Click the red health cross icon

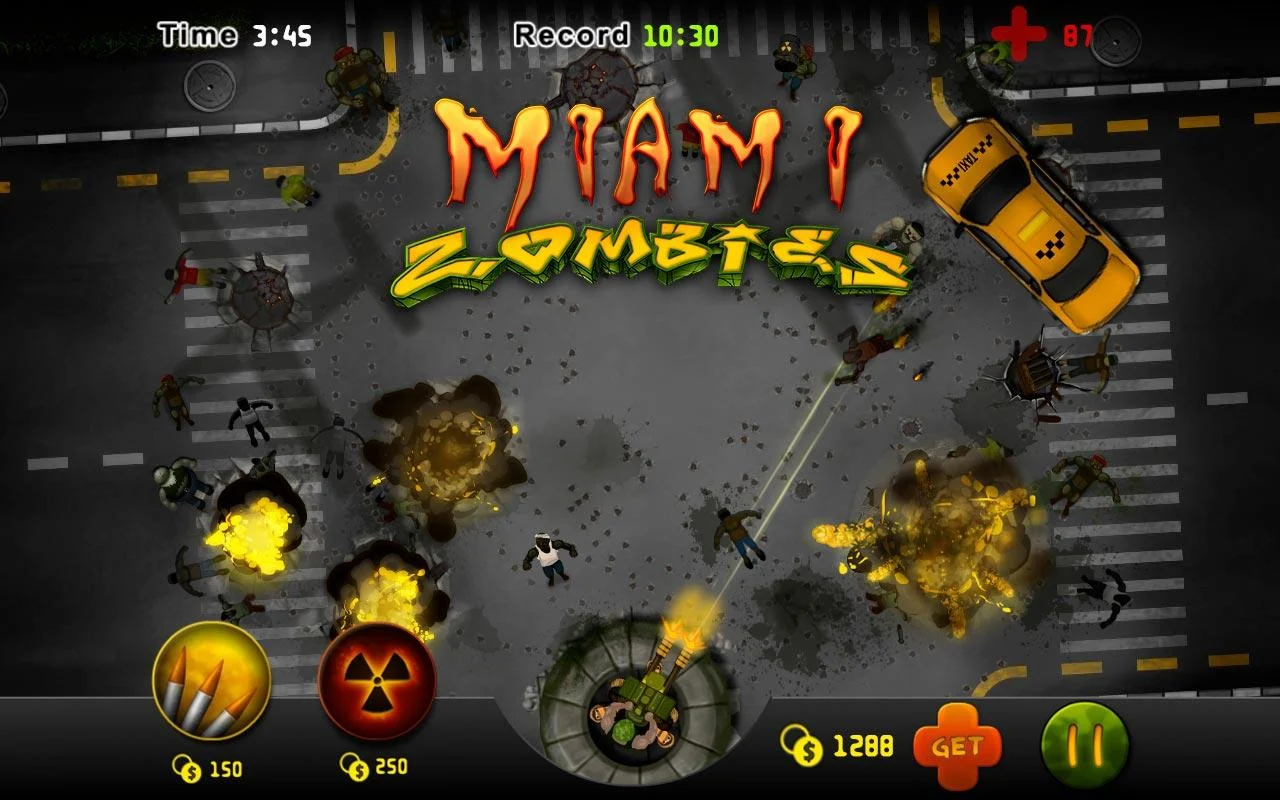pyautogui.click(x=1021, y=32)
